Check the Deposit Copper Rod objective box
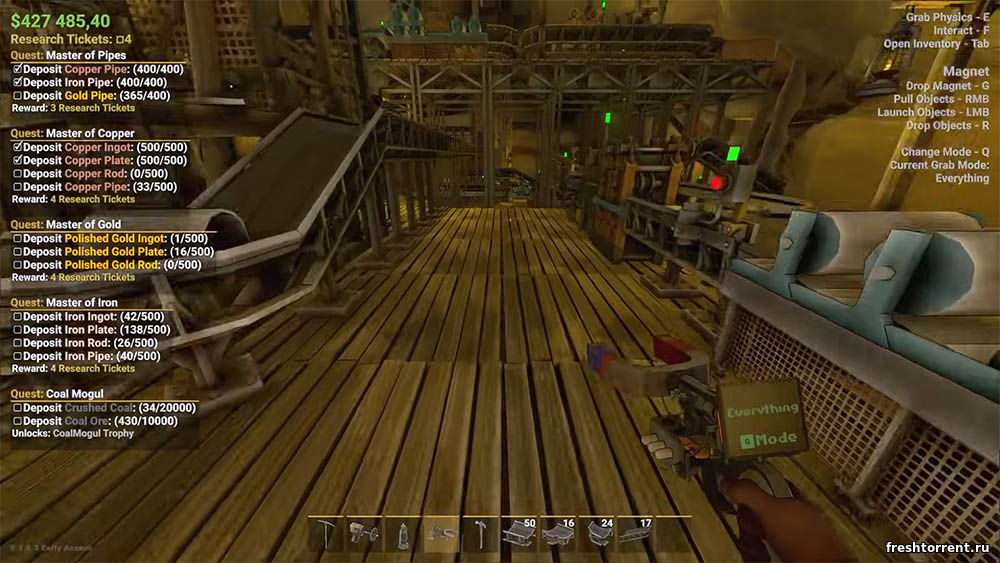 tap(17, 173)
